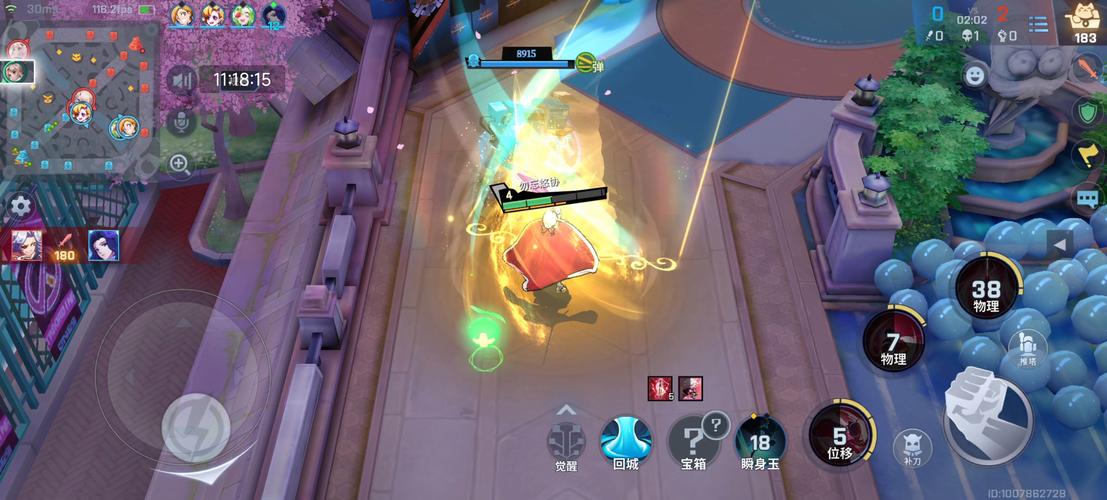Use the 回城 recall button
The width and height of the screenshot is (1107, 500).
[625, 441]
